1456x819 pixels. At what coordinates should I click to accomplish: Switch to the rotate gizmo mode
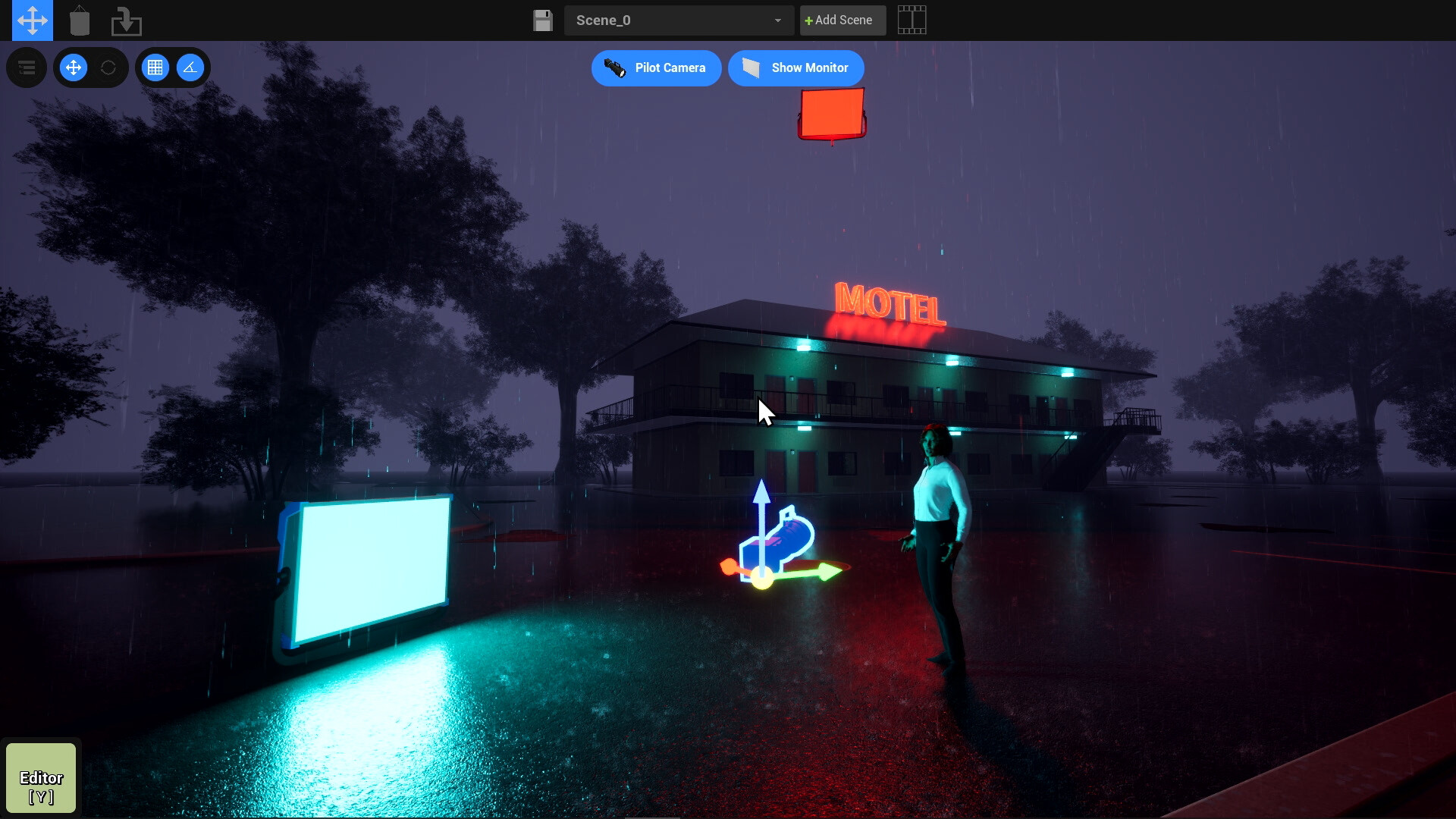pyautogui.click(x=108, y=68)
